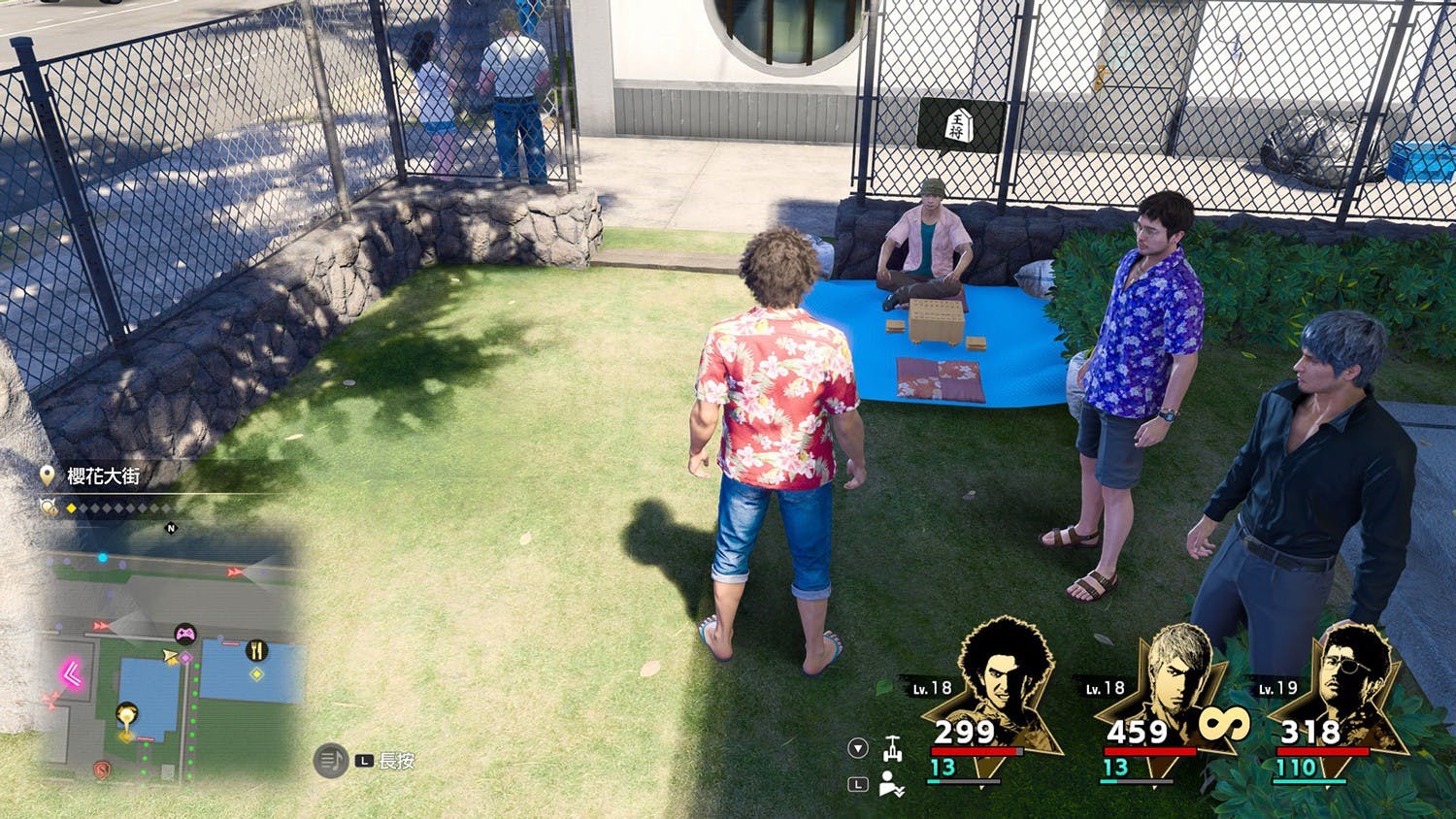The image size is (1456, 819).
Task: Click the red shield marker on minimap
Action: (x=102, y=770)
